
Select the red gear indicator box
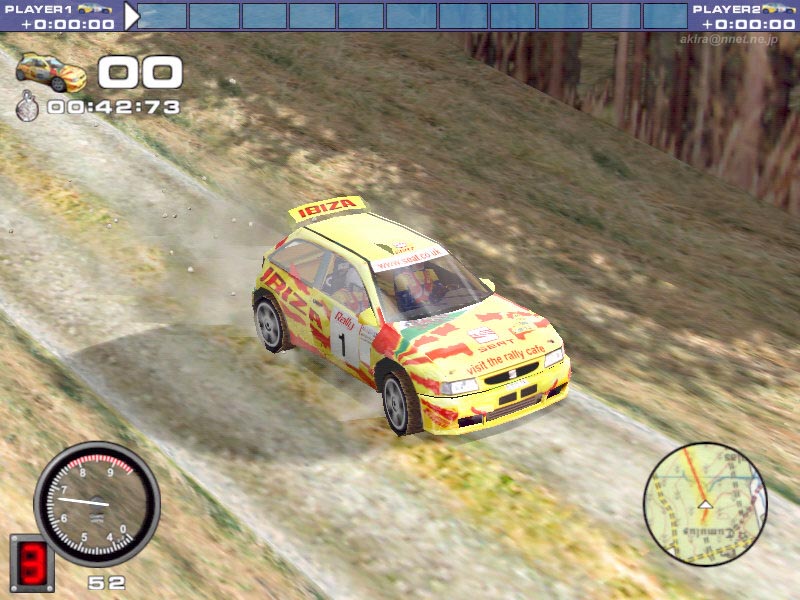tap(31, 564)
